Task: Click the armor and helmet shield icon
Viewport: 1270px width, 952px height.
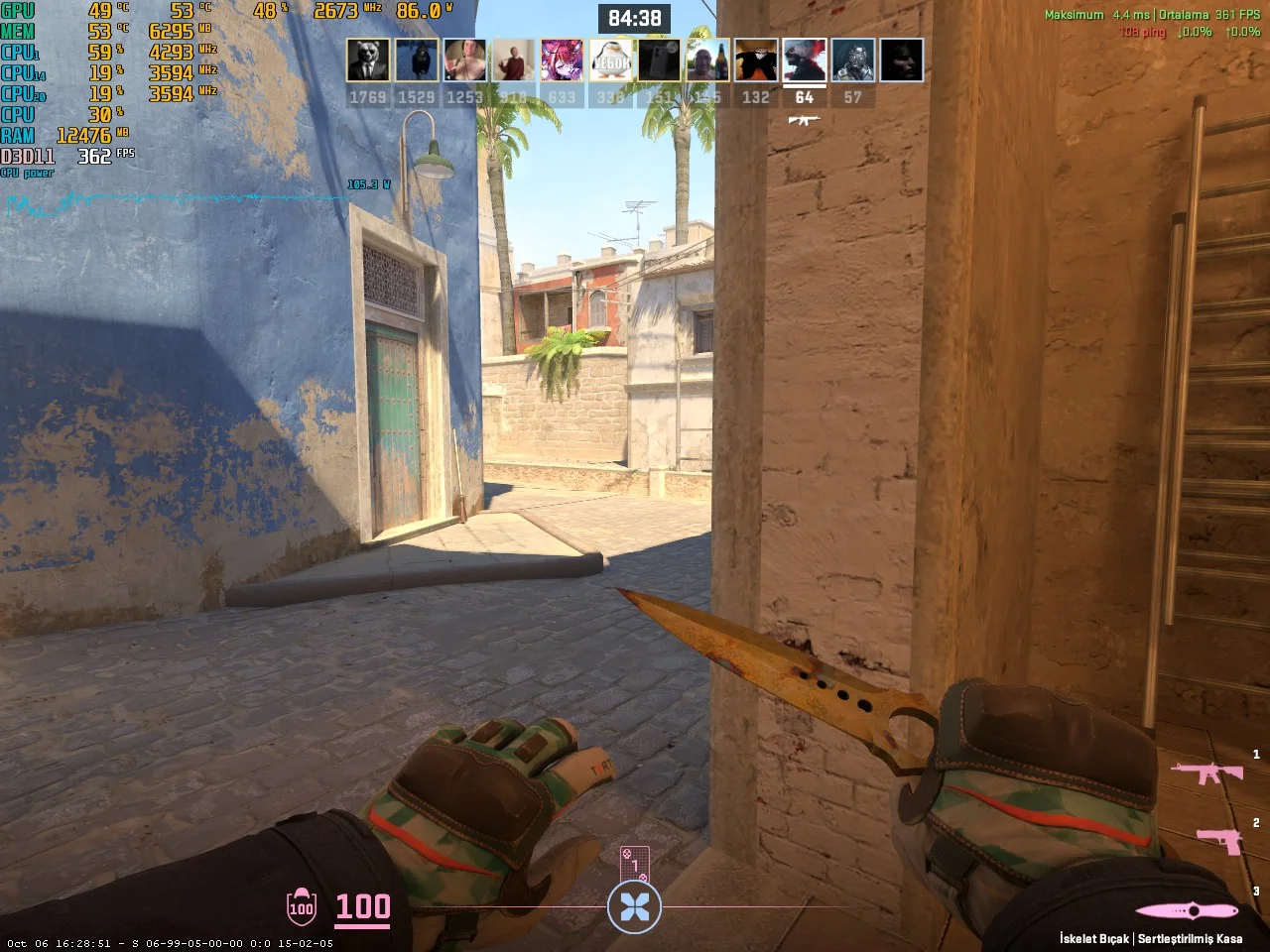Action: tap(301, 906)
